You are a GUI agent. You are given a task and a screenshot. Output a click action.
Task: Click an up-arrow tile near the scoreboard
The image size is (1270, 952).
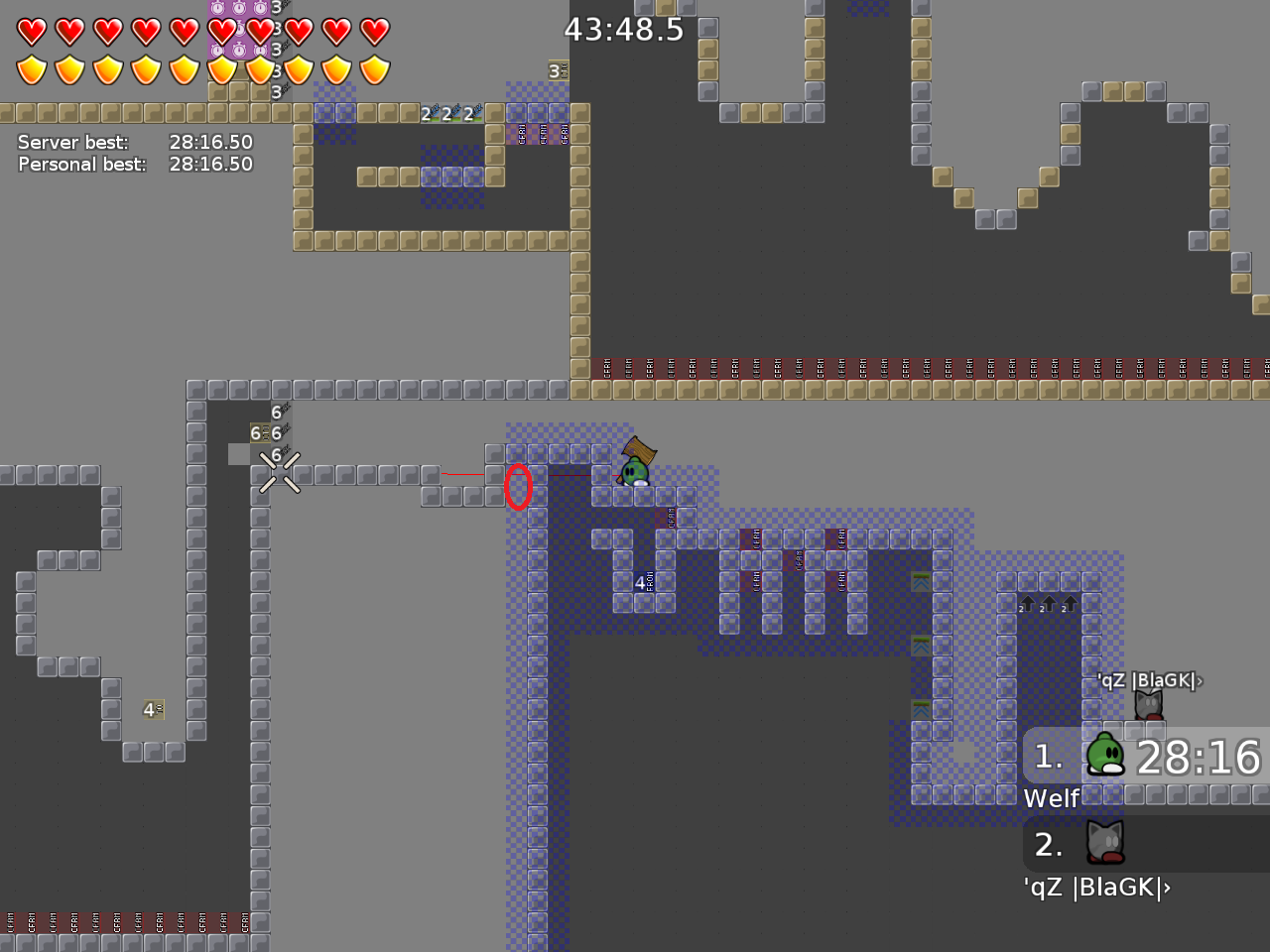click(1048, 602)
